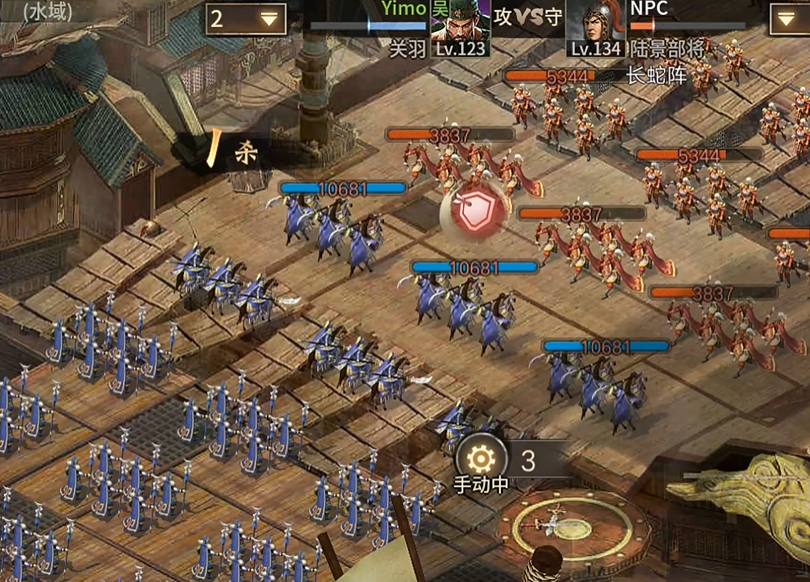Activate the 杀 skill tag
The width and height of the screenshot is (810, 582).
pos(232,151)
